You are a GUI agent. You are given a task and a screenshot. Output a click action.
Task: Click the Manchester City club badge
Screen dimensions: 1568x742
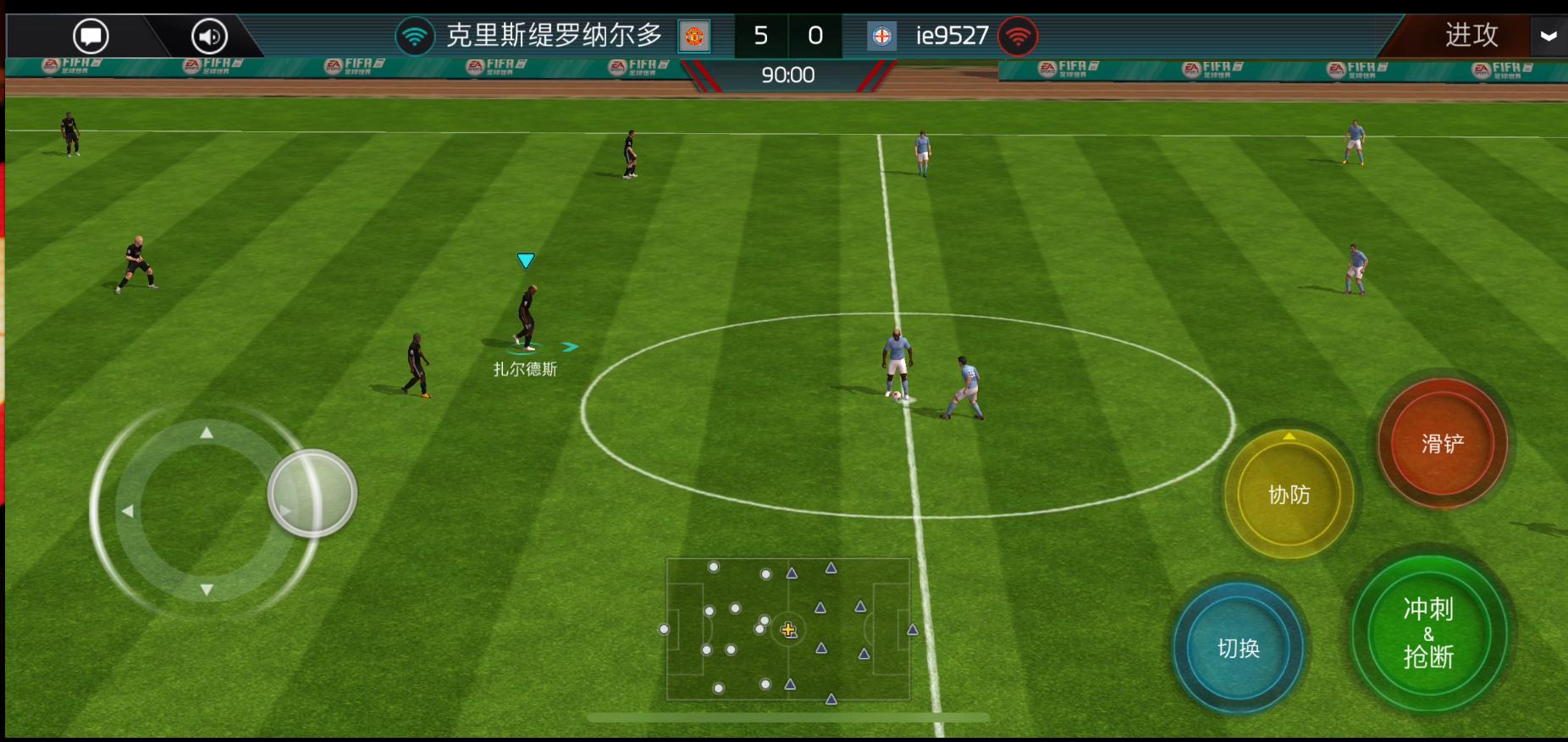coord(881,36)
